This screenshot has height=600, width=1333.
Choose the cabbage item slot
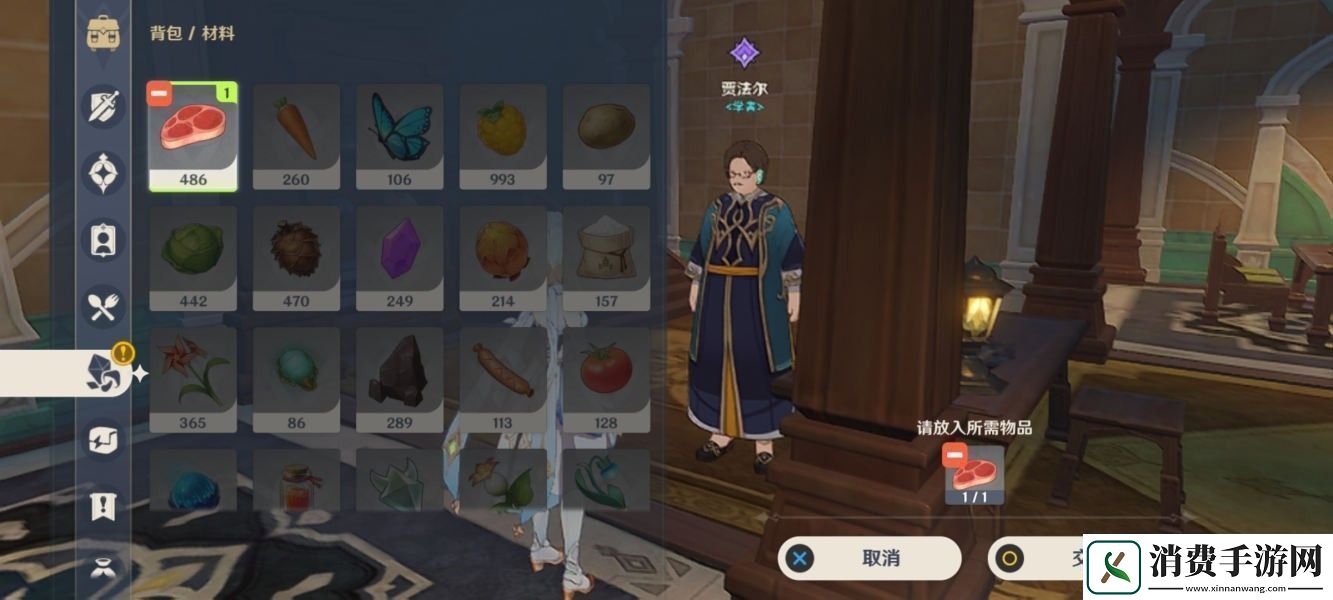click(x=193, y=258)
